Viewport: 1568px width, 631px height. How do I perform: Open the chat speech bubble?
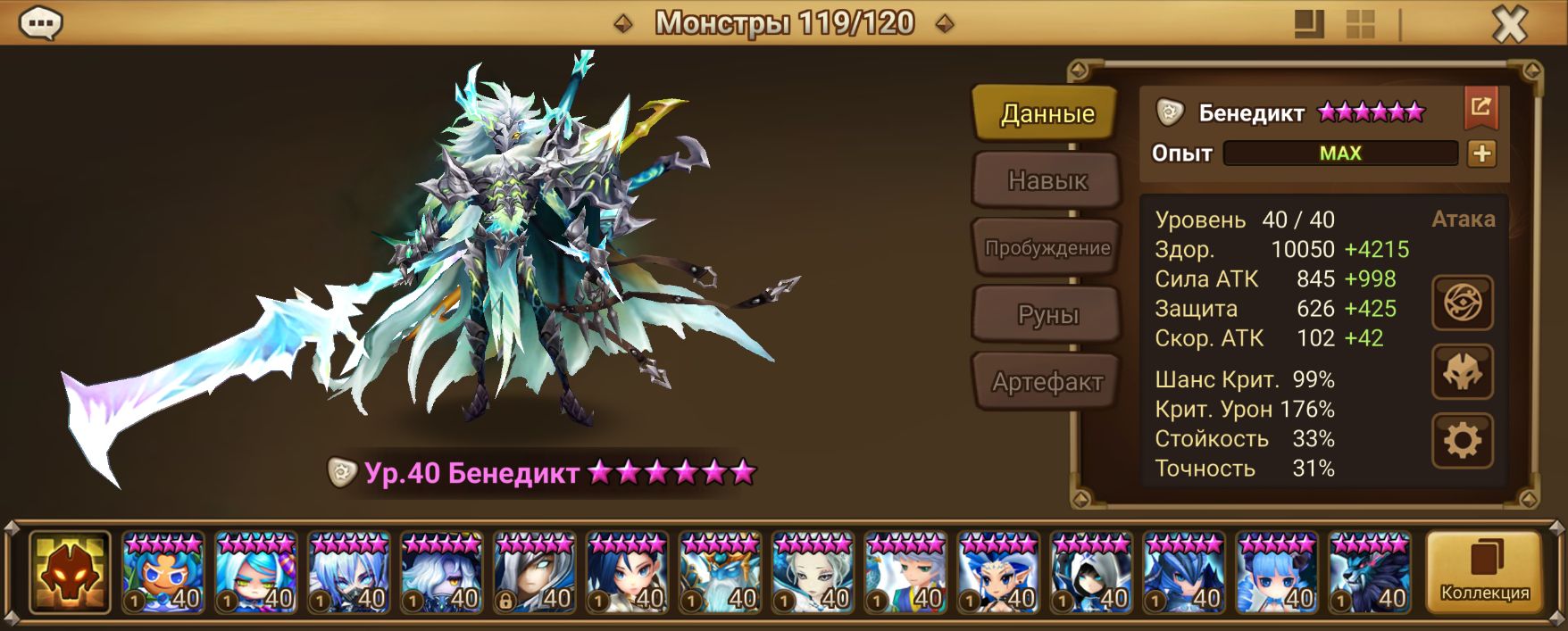(41, 23)
